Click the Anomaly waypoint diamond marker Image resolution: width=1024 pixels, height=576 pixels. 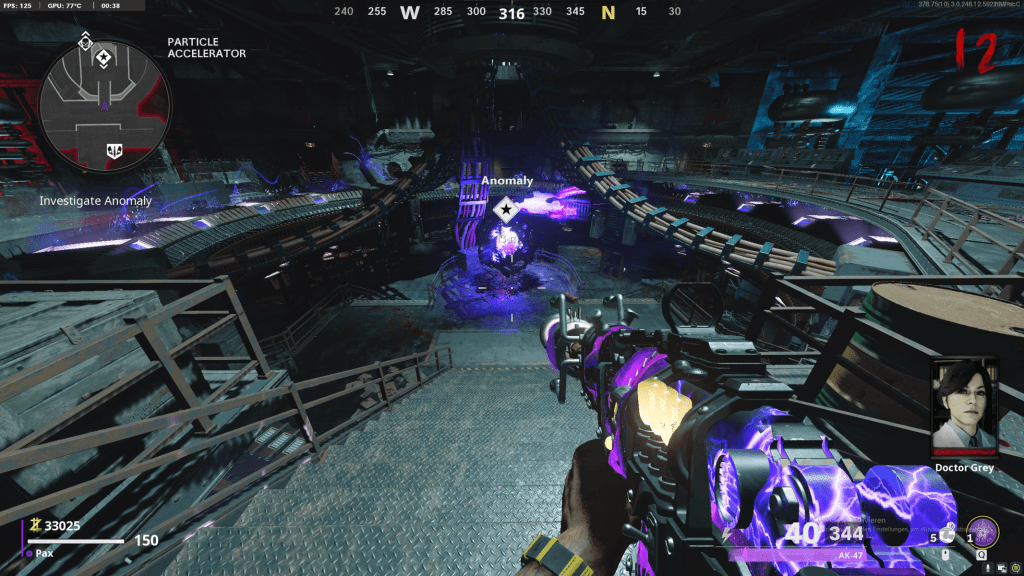pyautogui.click(x=506, y=209)
